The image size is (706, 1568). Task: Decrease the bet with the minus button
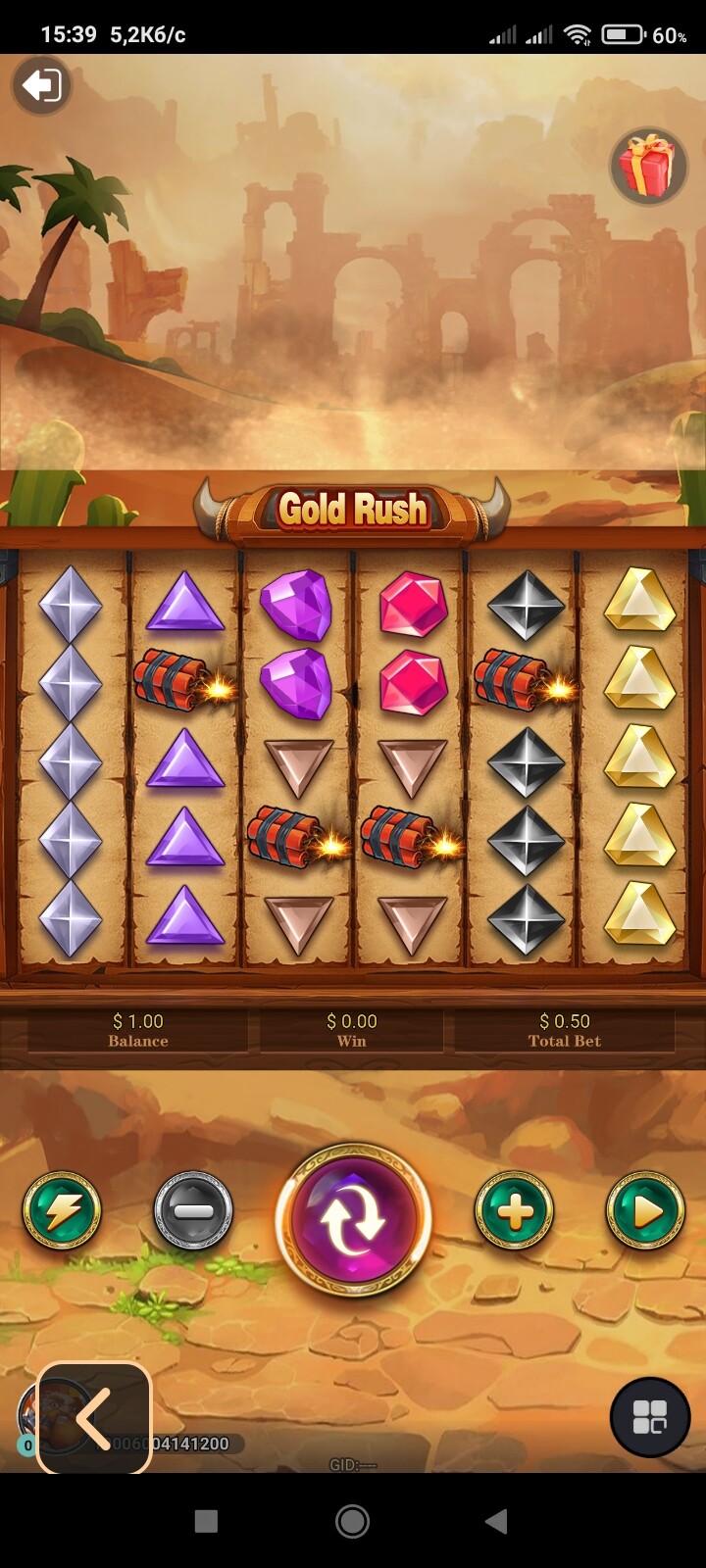[193, 1211]
